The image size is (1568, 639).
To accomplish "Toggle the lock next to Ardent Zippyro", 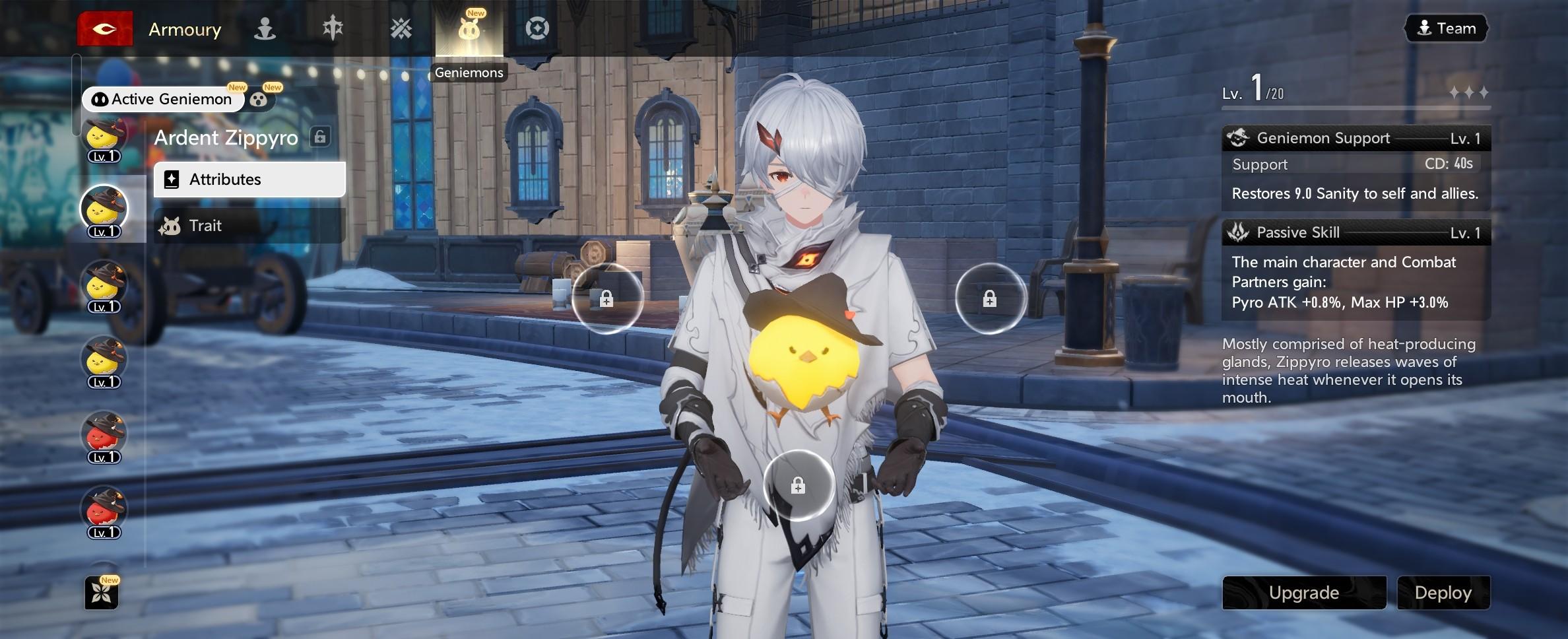I will click(320, 137).
